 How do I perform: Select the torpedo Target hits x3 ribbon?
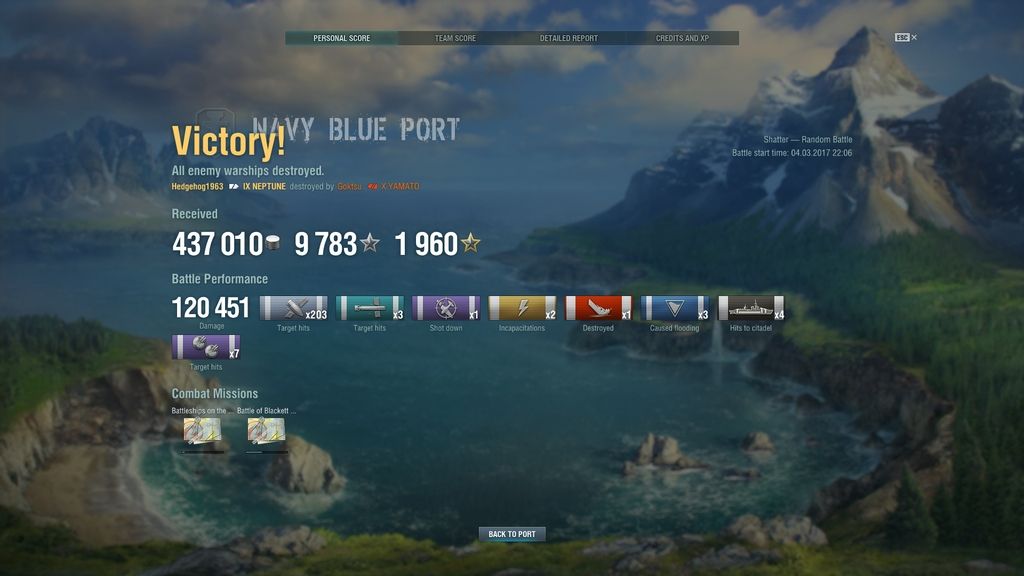point(370,308)
